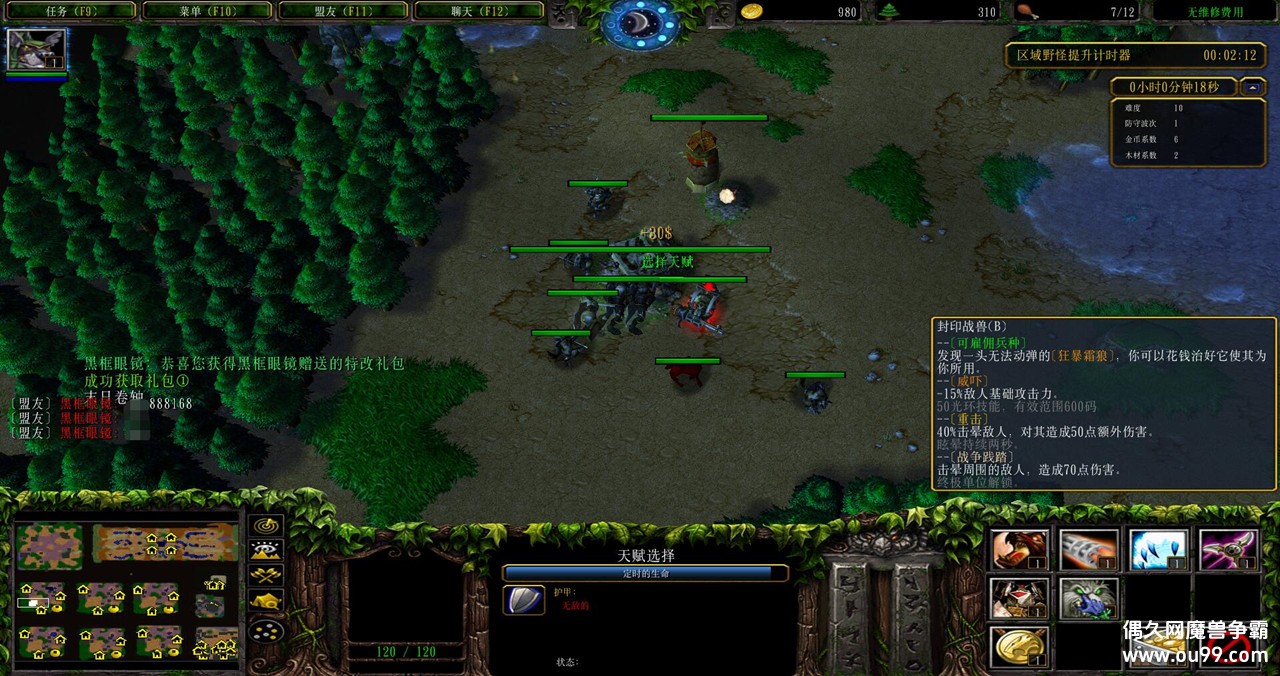Select the blue ice shards talent
Screen dimensions: 1280x676
point(1158,550)
